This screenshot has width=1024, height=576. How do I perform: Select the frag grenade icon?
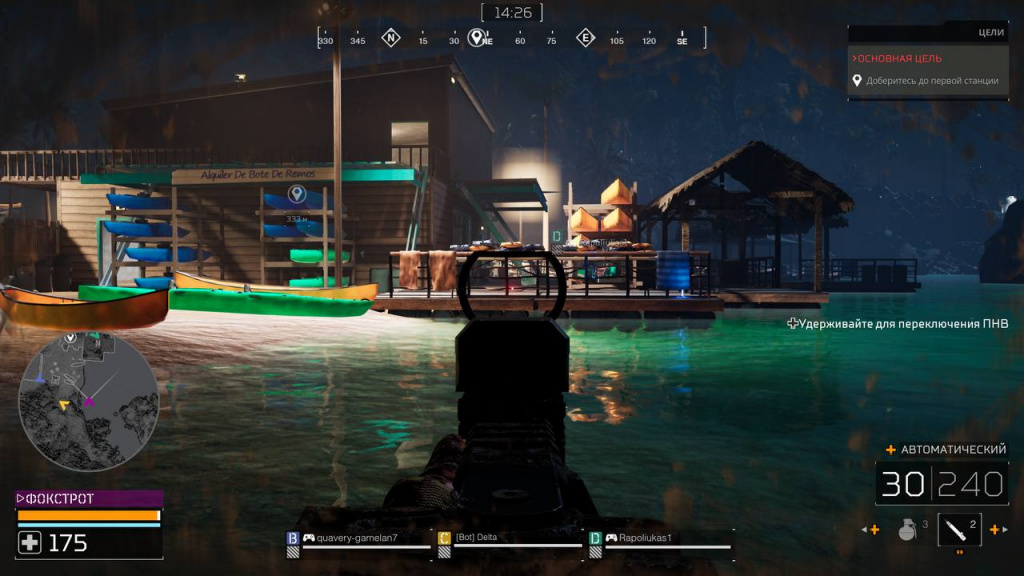[x=907, y=530]
